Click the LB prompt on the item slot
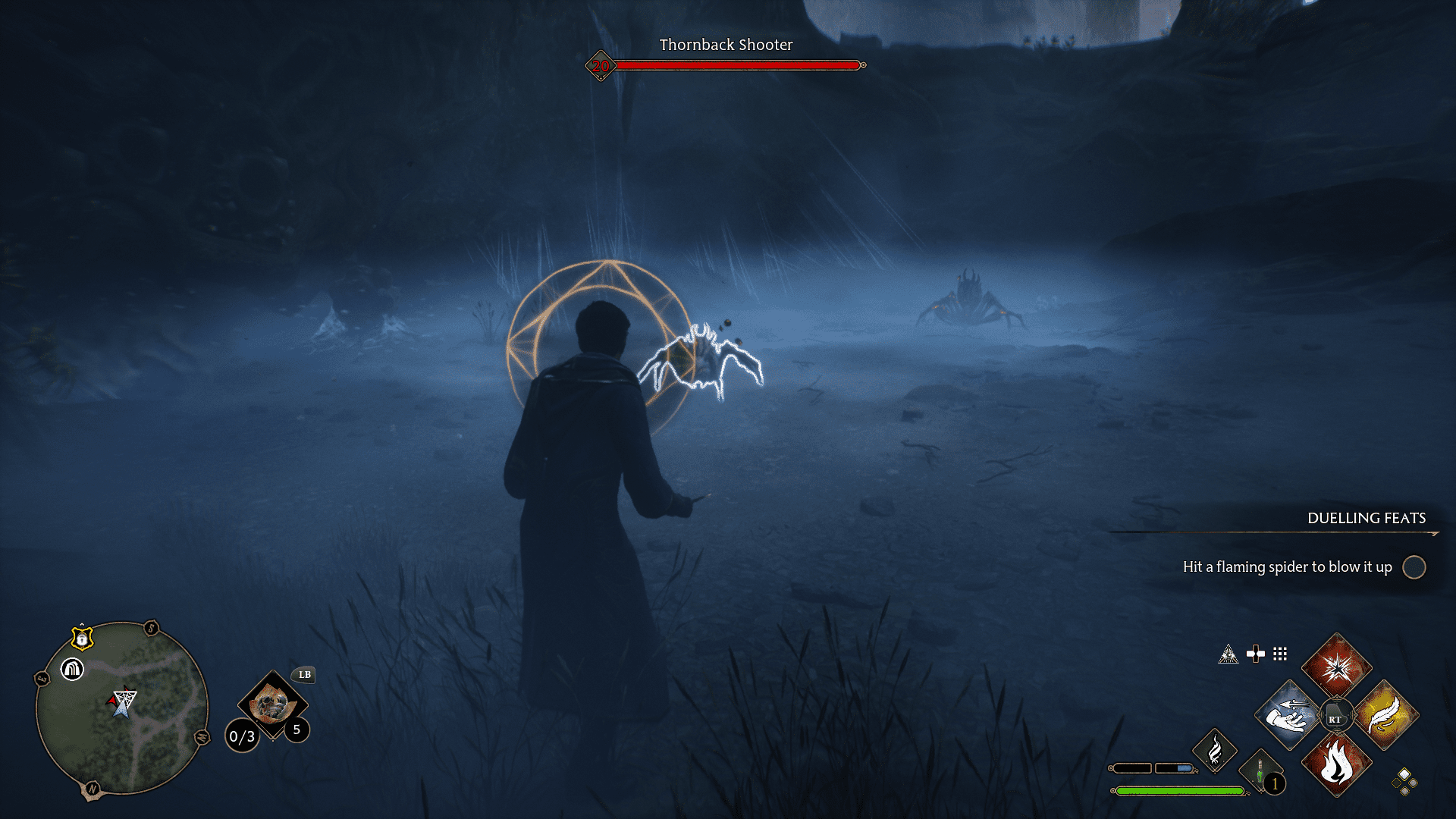This screenshot has width=1456, height=819. coord(303,675)
